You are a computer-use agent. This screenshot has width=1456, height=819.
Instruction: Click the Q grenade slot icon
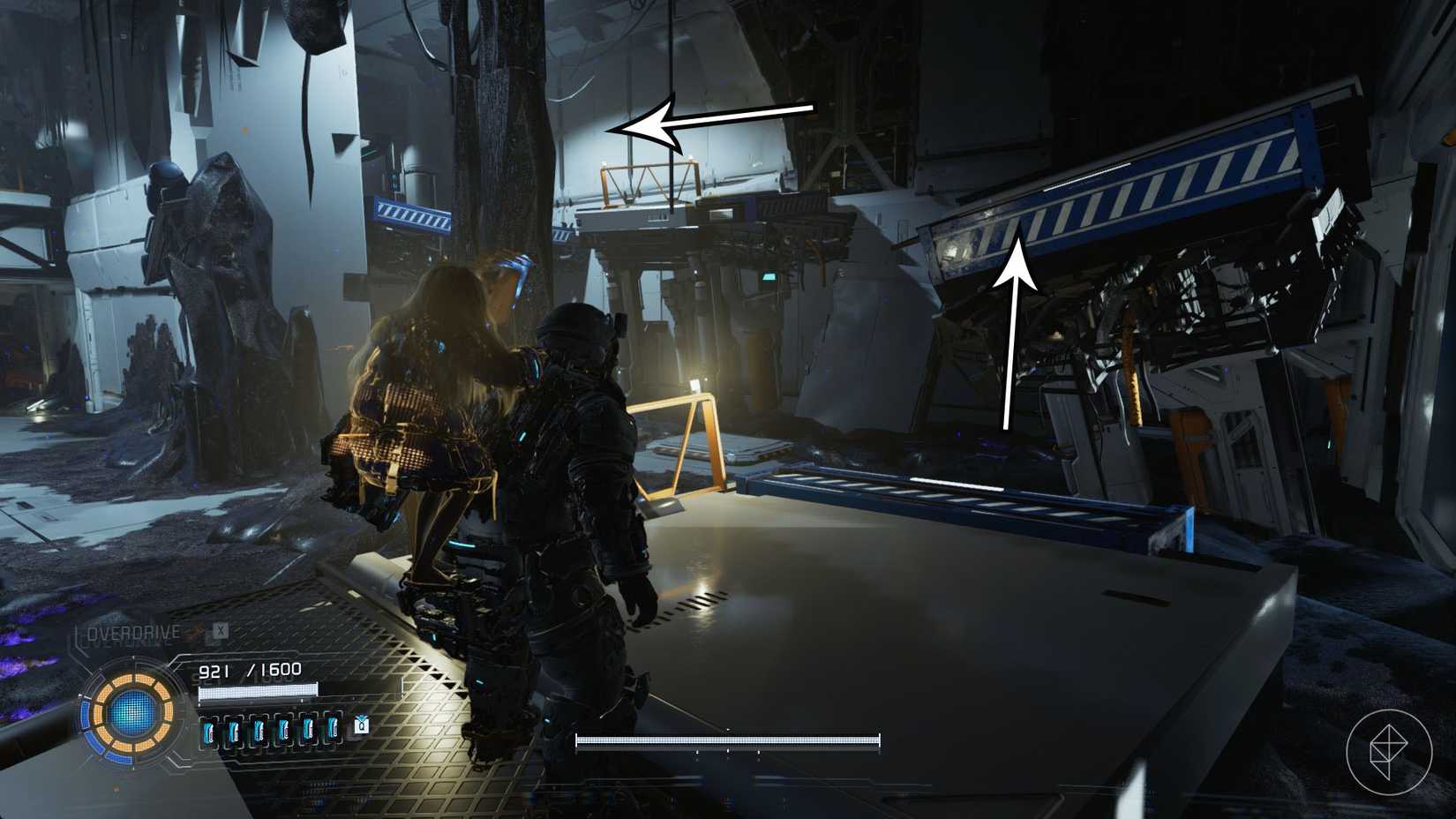(x=360, y=727)
